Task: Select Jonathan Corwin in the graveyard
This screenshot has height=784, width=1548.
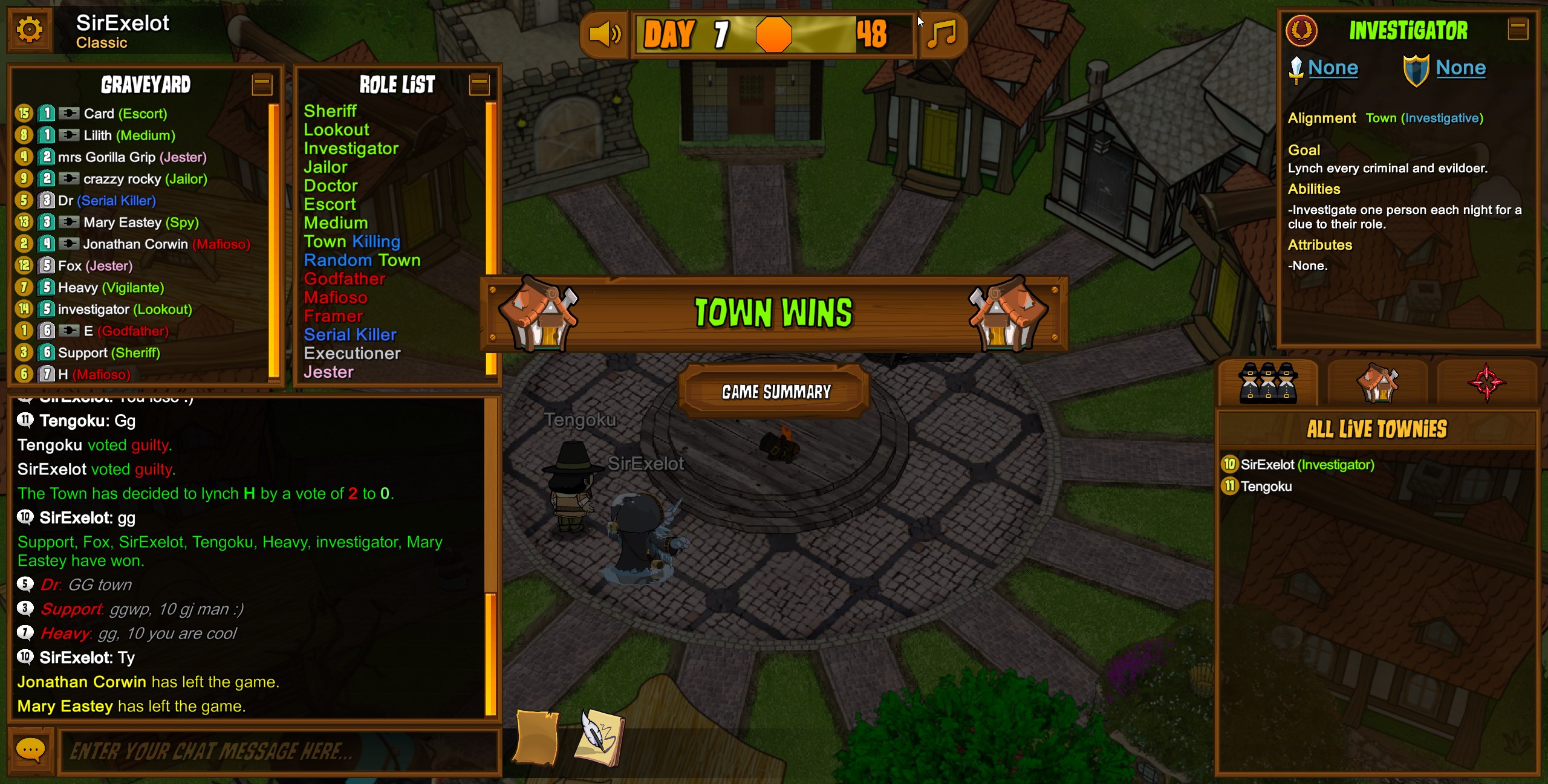Action: pyautogui.click(x=135, y=244)
